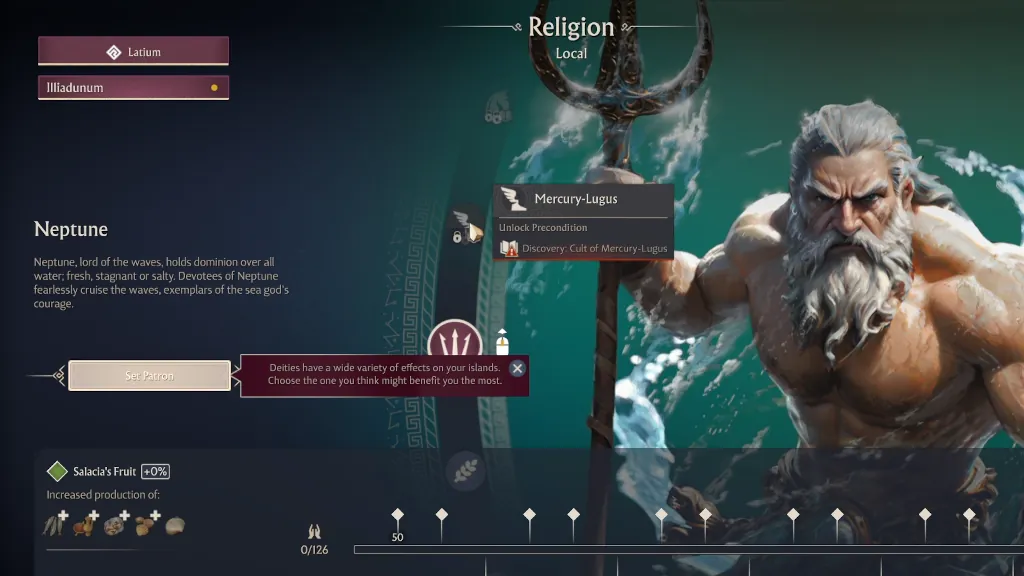Choose the helmet deity icon on the wheel
Viewport: 1024px width, 576px height.
pyautogui.click(x=497, y=108)
